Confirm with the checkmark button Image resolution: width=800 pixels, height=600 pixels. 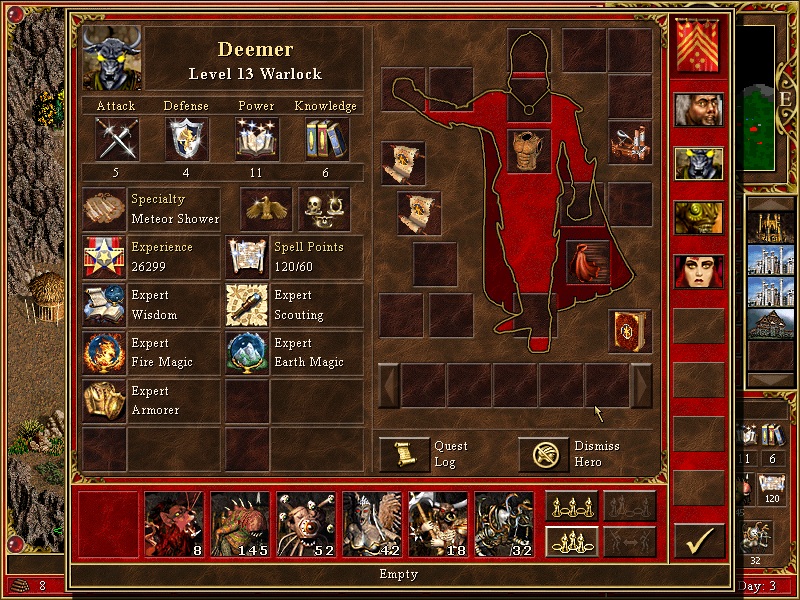coord(699,541)
